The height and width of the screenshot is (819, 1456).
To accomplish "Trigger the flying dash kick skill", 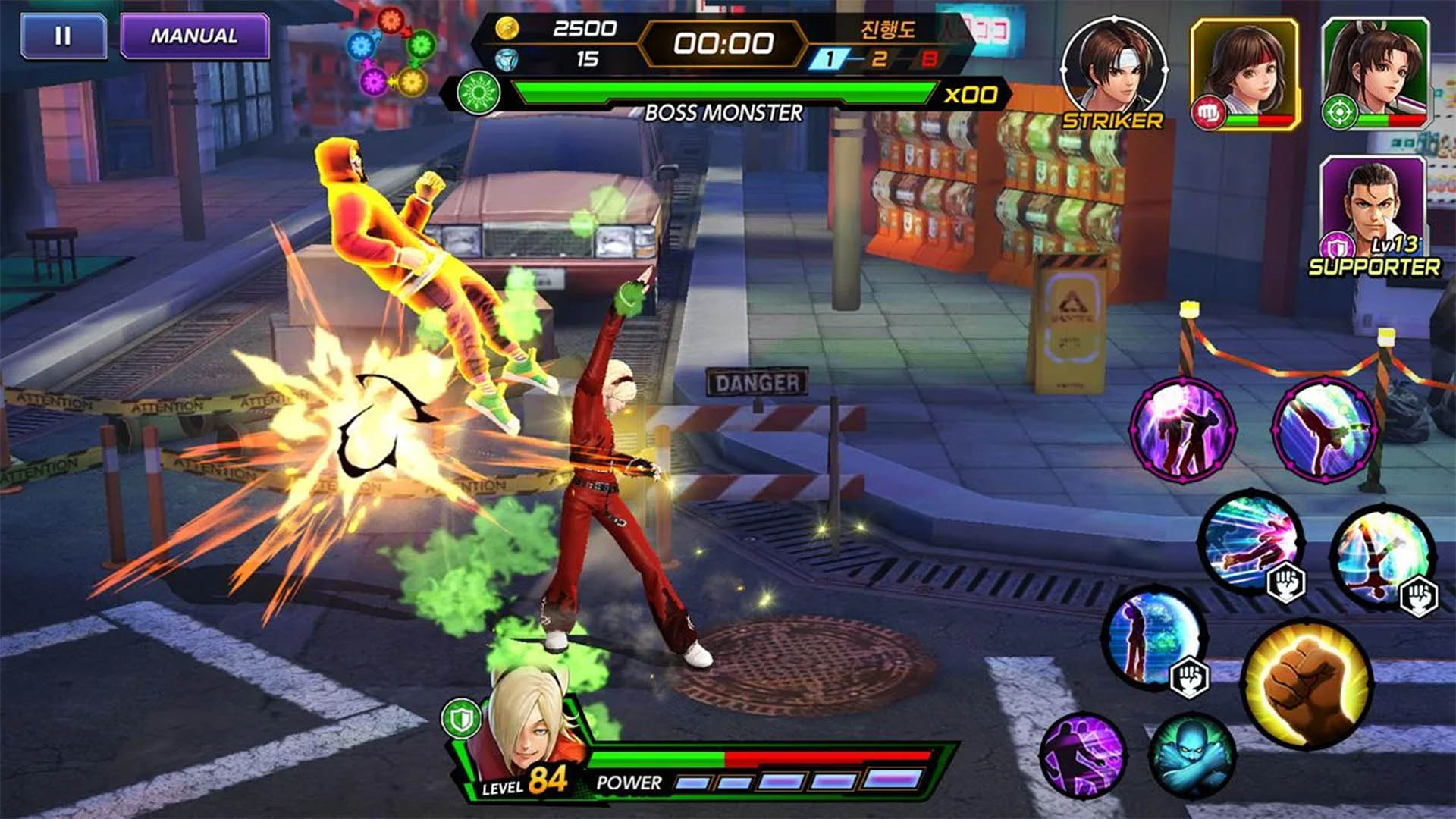I will click(1251, 541).
